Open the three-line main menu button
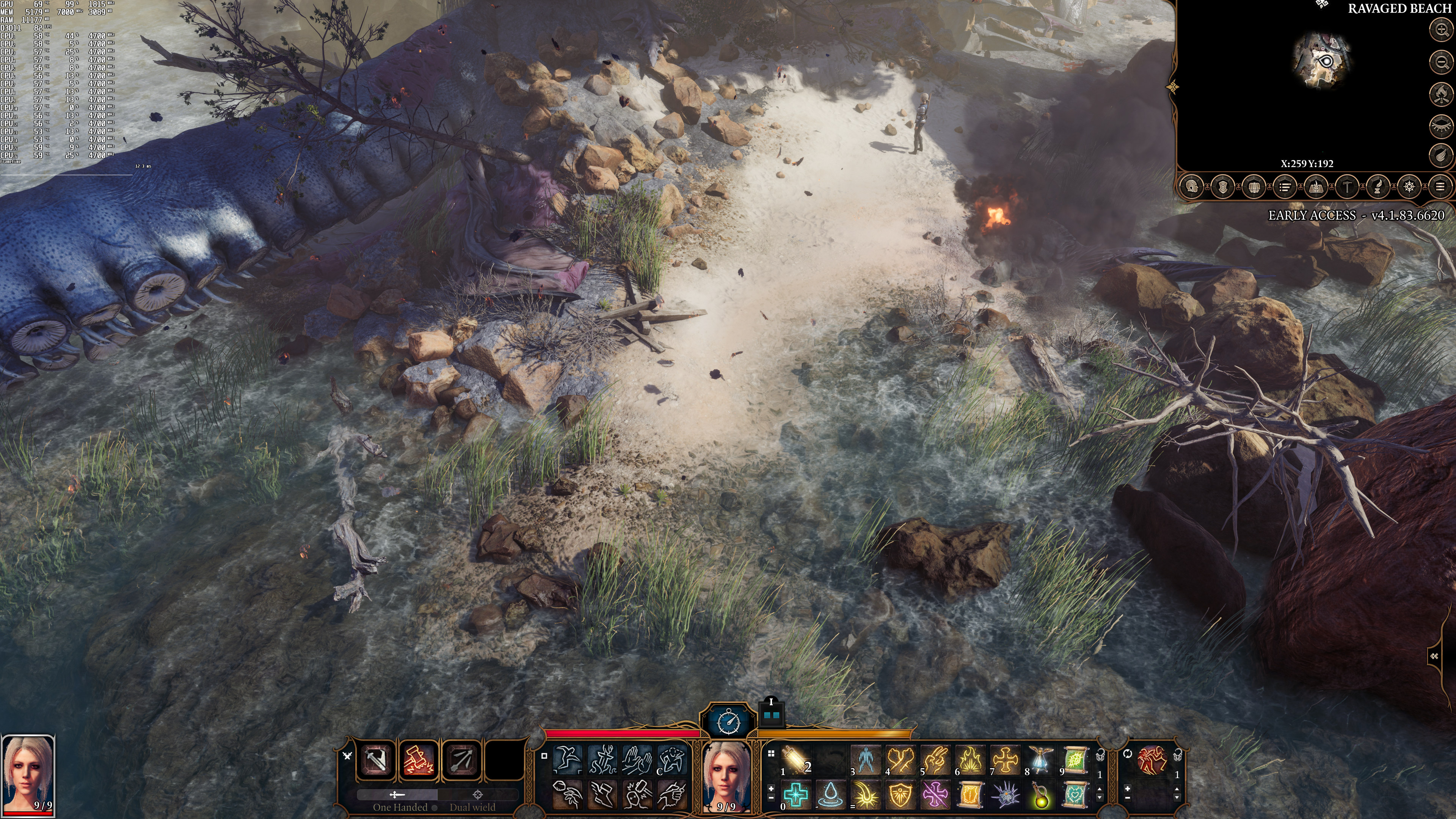 click(x=1440, y=187)
